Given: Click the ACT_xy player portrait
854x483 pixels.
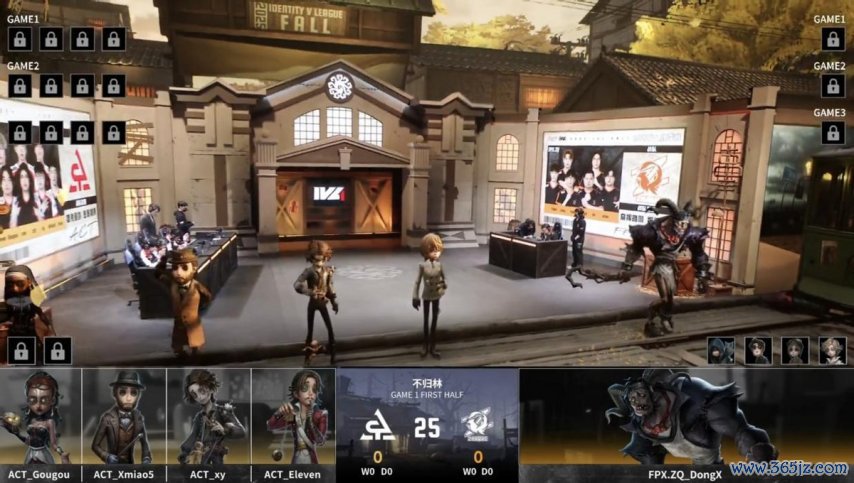Looking at the screenshot, I should coord(208,418).
